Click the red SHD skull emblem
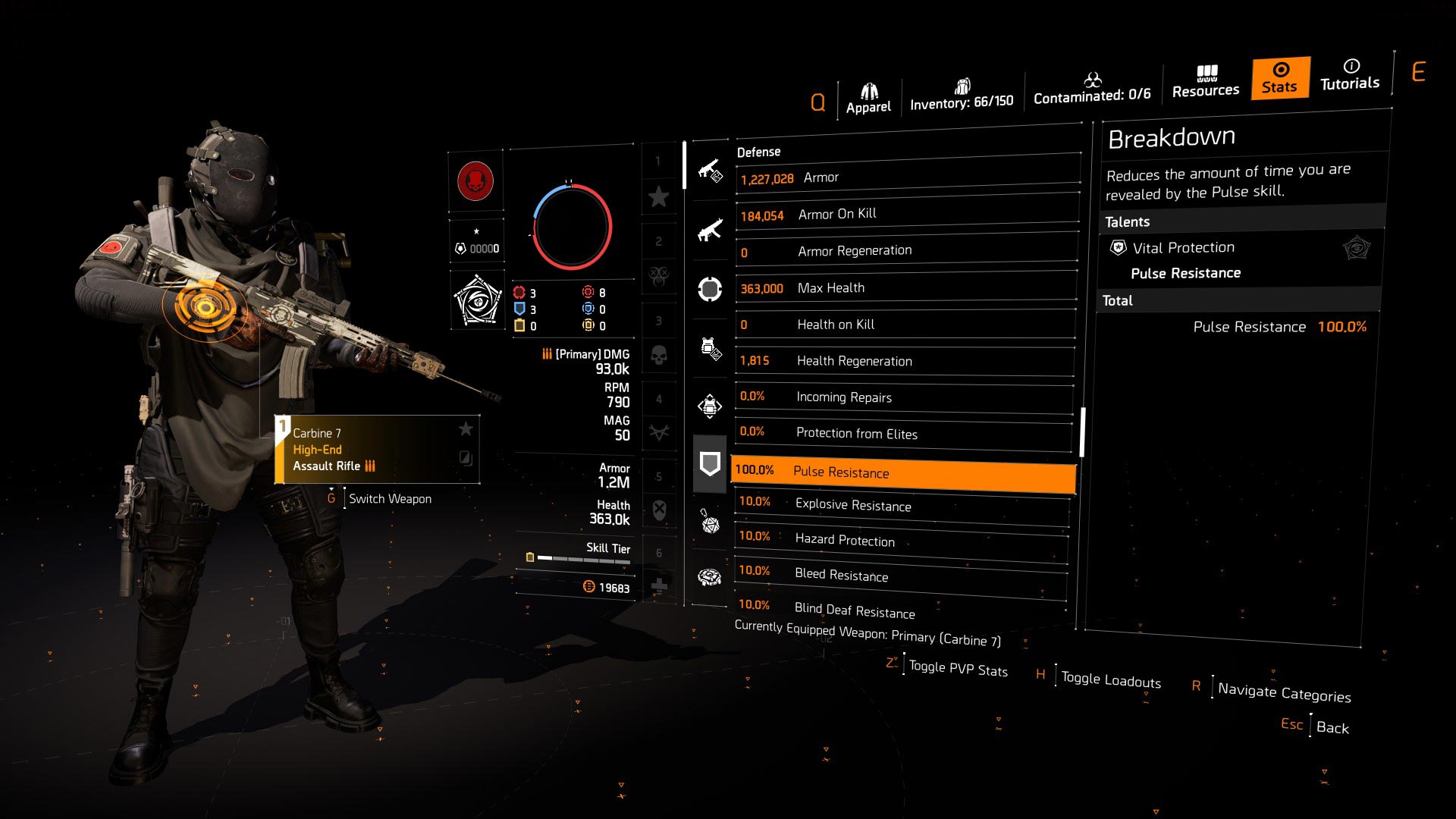The width and height of the screenshot is (1456, 819). click(476, 180)
